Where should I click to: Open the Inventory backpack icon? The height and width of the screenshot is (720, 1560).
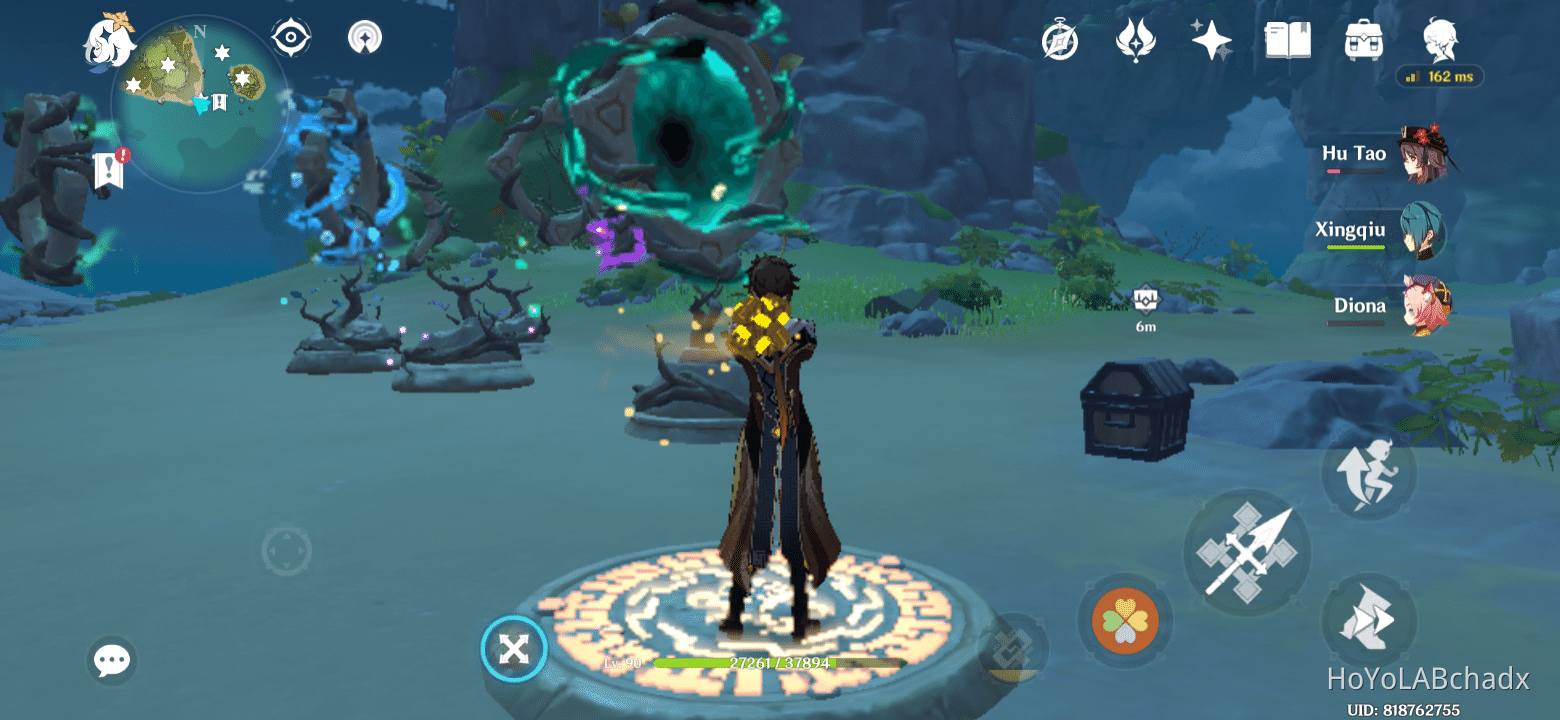click(x=1362, y=39)
